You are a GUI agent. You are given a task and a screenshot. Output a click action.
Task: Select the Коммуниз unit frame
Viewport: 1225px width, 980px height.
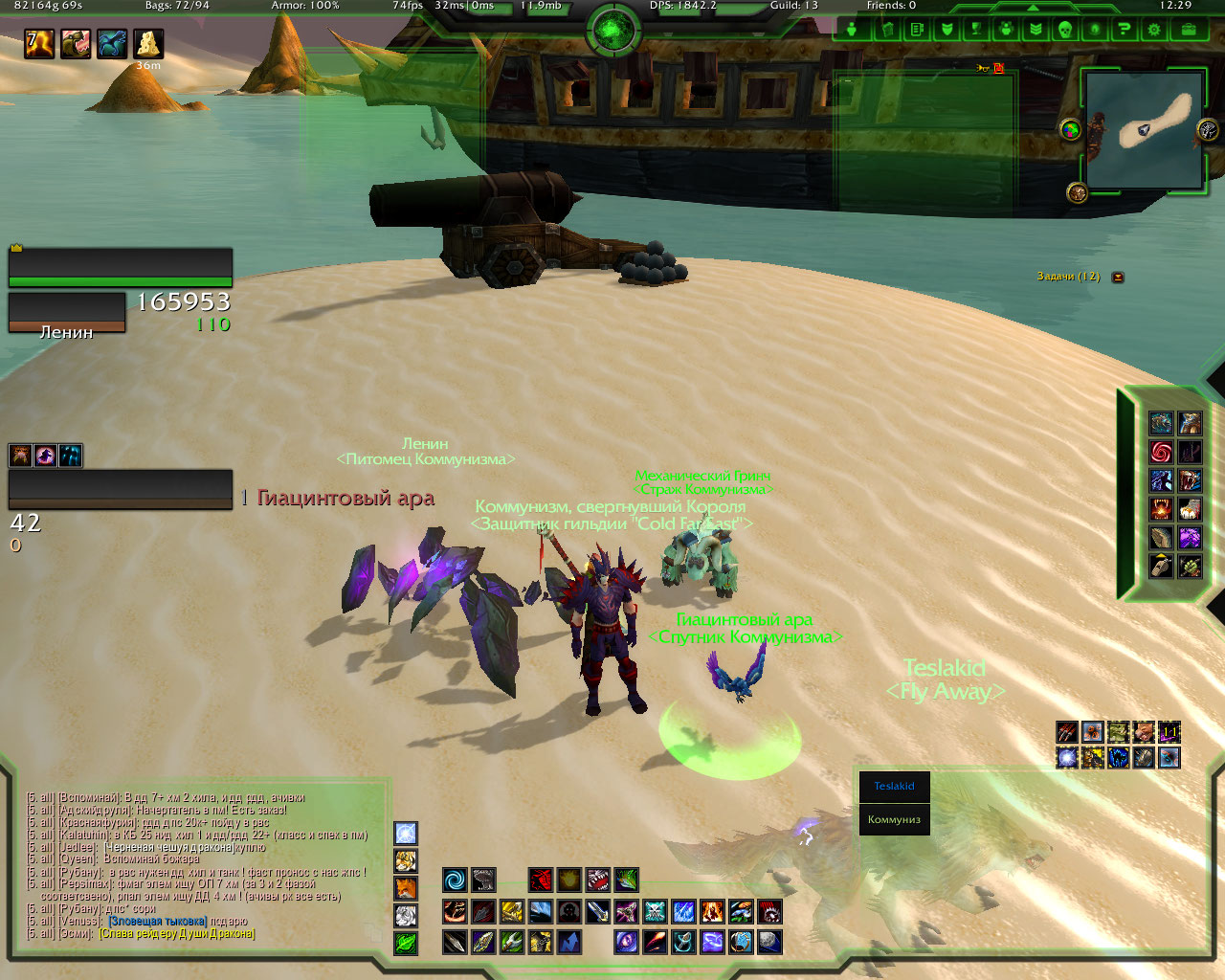[x=894, y=819]
